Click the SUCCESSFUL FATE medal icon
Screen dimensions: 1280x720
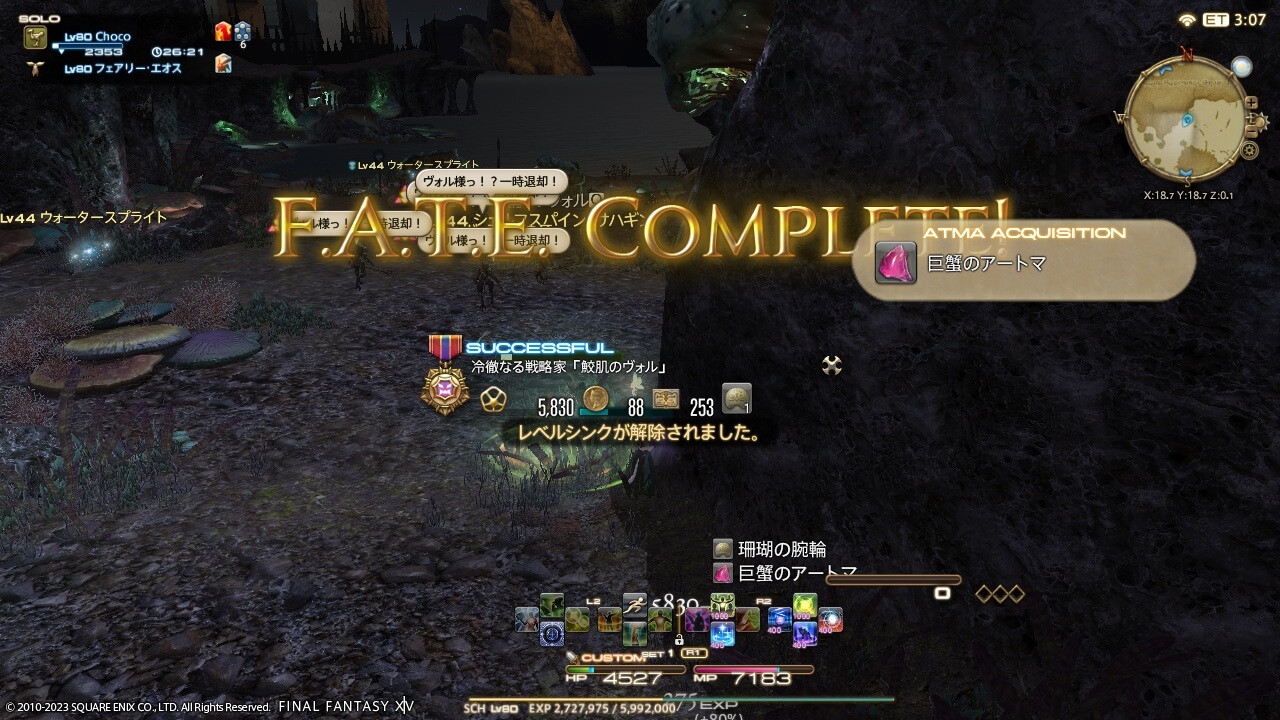443,387
